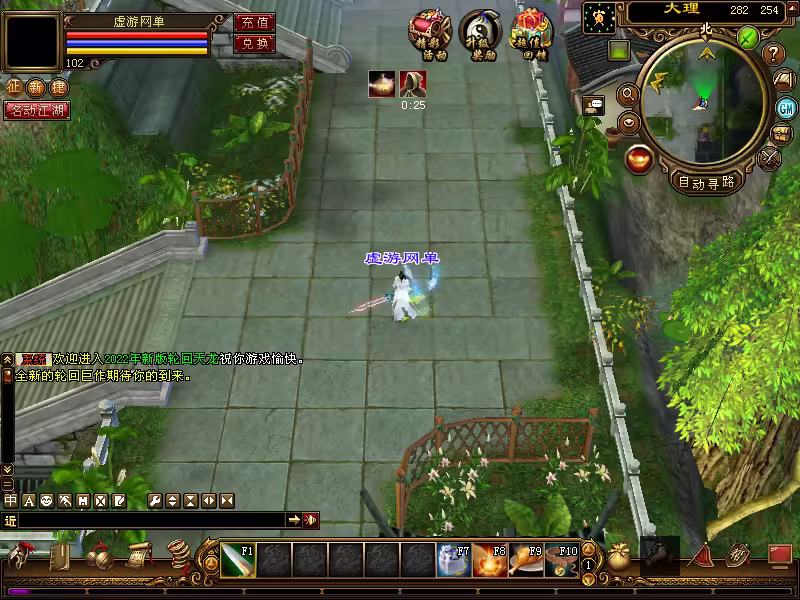Click the magnifying glass button beside the minimap
Image resolution: width=800 pixels, height=600 pixels.
[x=628, y=94]
